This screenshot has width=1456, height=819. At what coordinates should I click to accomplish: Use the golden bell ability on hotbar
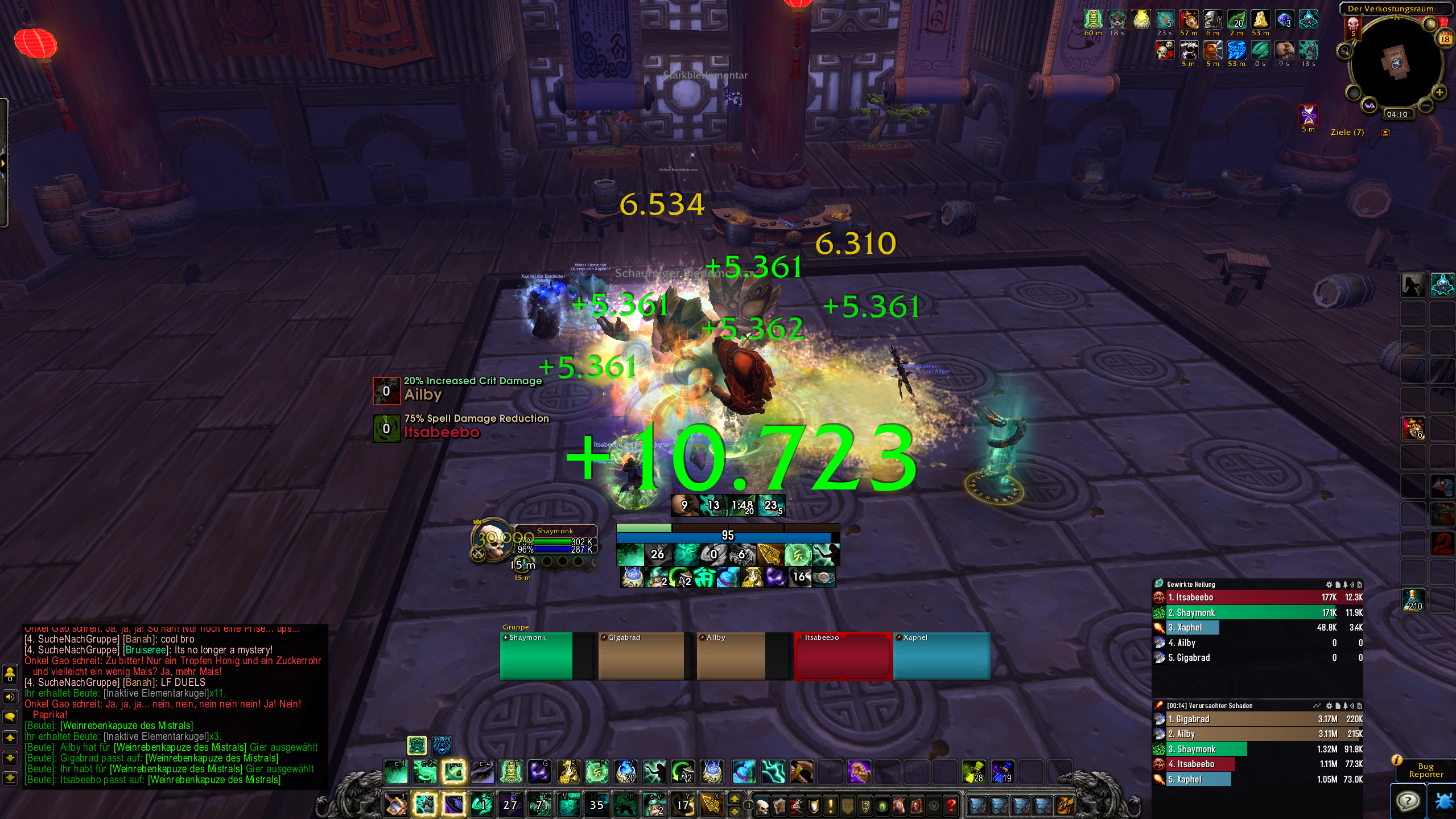pyautogui.click(x=511, y=772)
